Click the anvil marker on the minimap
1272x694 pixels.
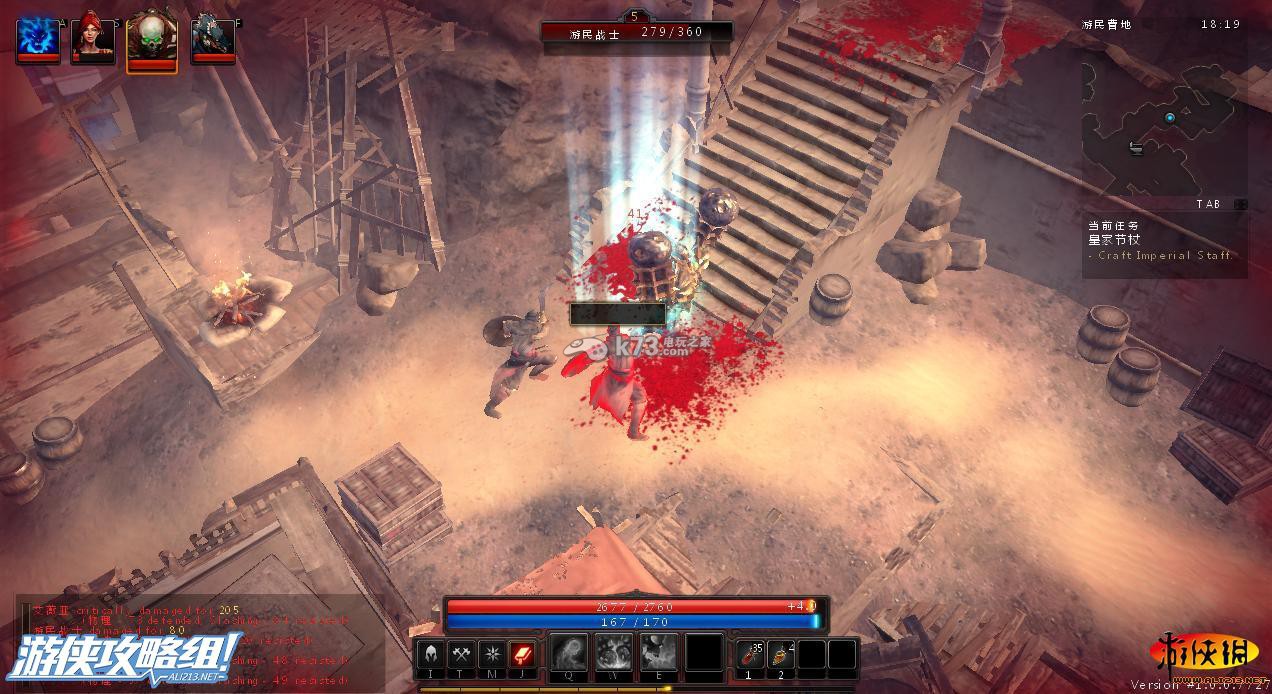(x=1136, y=149)
